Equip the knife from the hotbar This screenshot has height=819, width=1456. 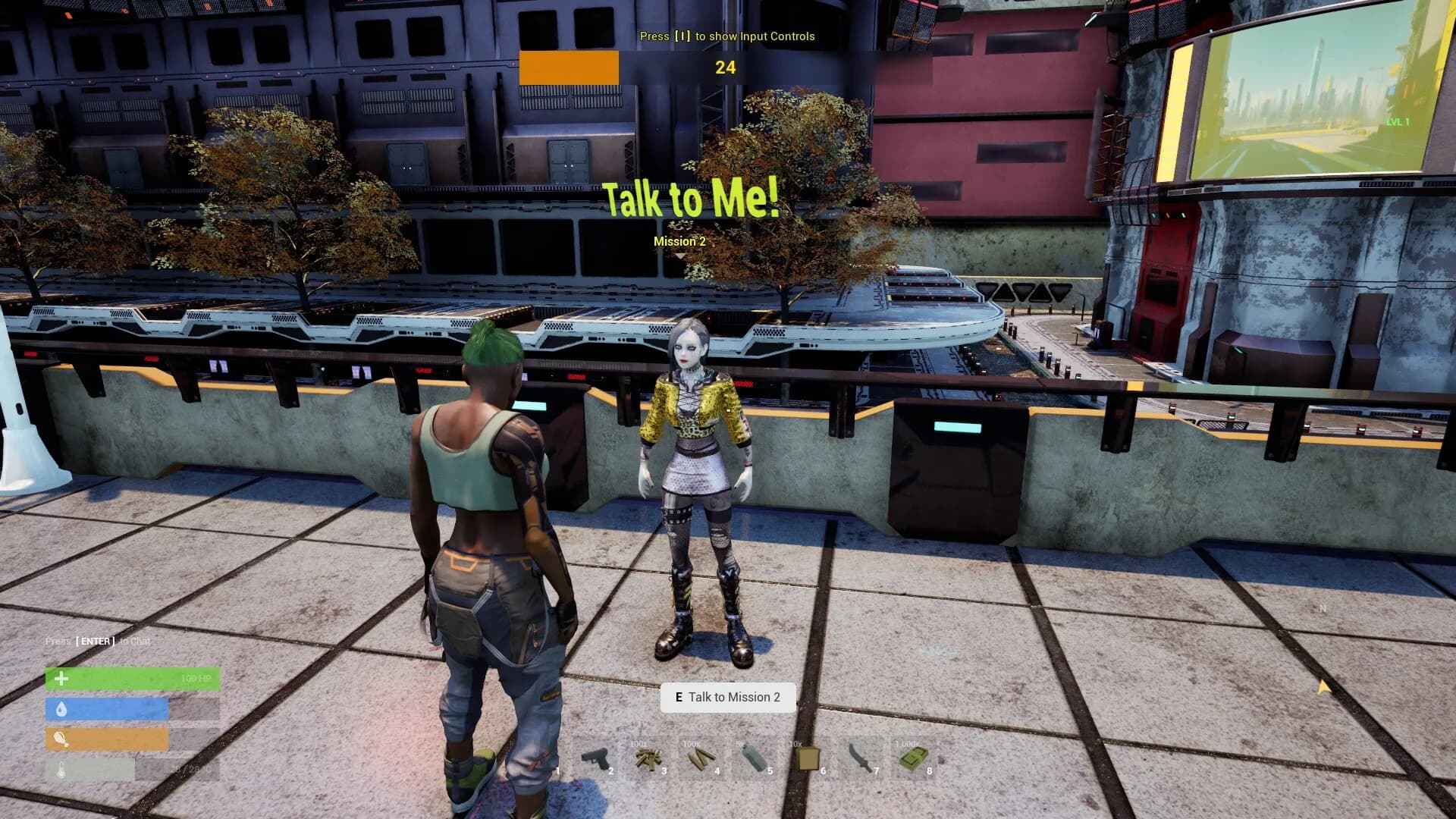point(861,758)
